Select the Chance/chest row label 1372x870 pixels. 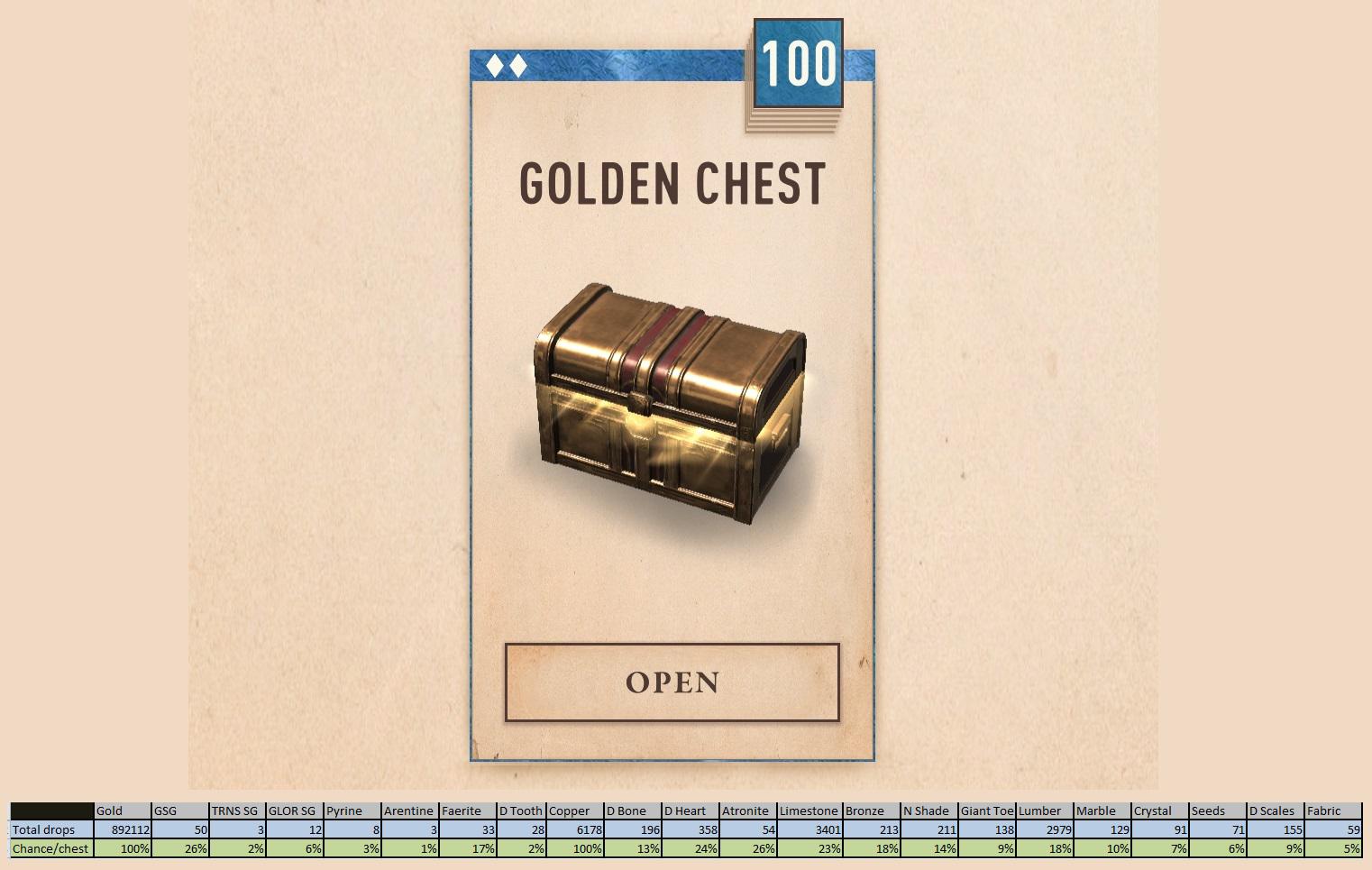[49, 848]
